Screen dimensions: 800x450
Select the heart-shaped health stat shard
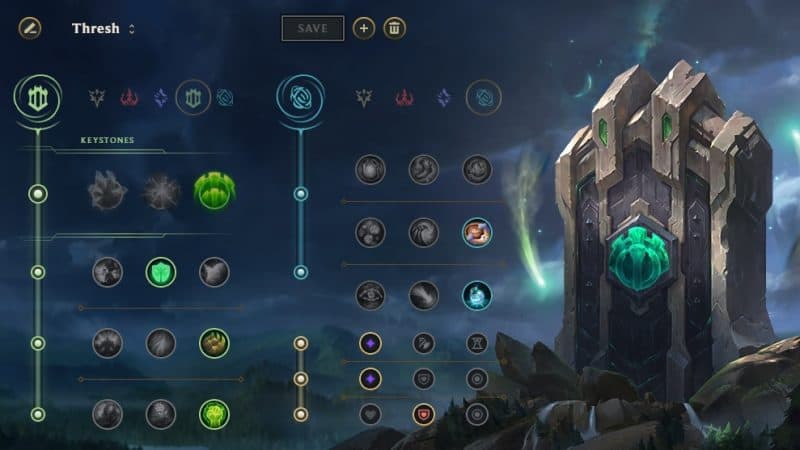[370, 413]
